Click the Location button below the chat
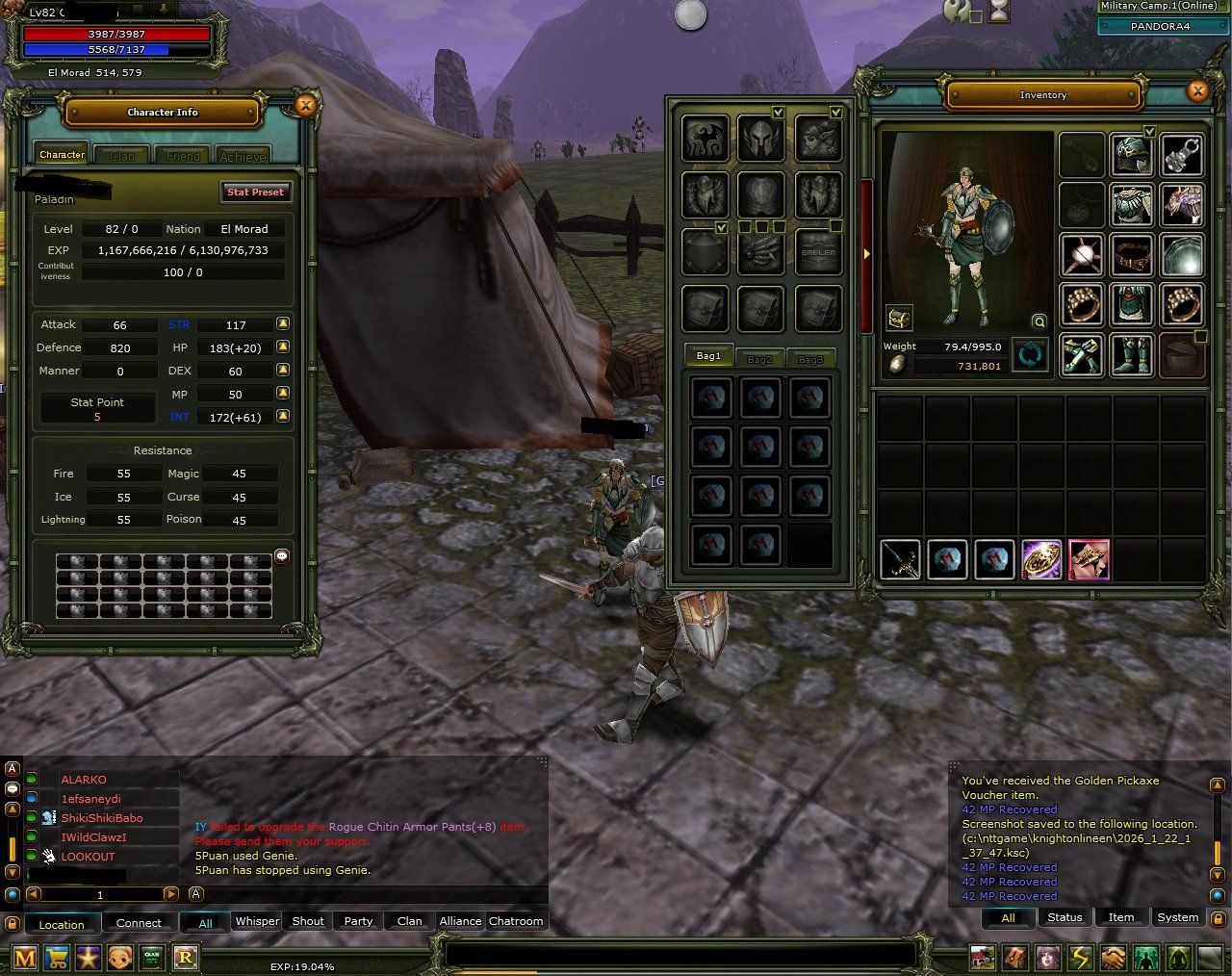 [x=62, y=924]
